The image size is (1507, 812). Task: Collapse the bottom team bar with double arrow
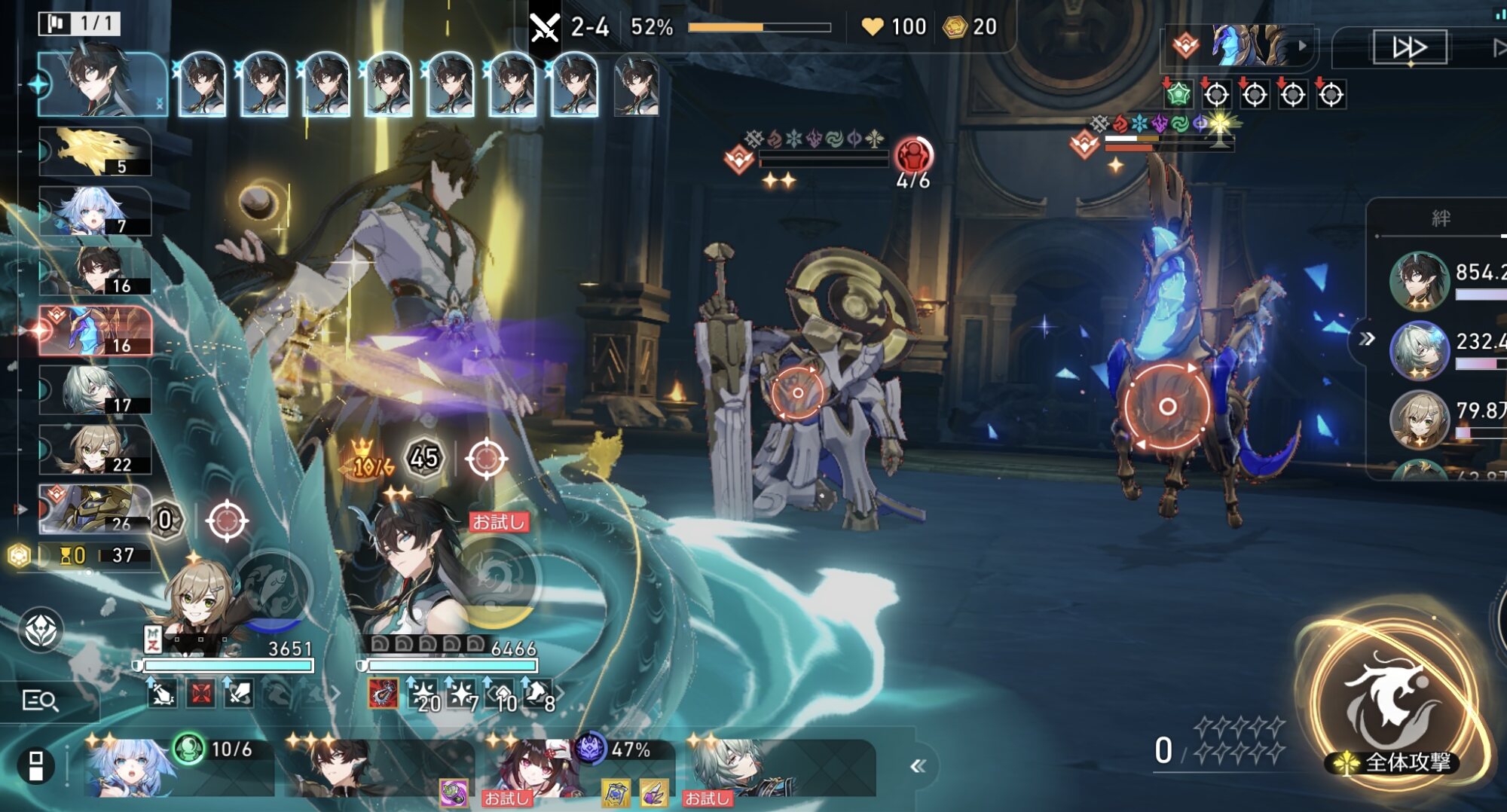(x=917, y=766)
